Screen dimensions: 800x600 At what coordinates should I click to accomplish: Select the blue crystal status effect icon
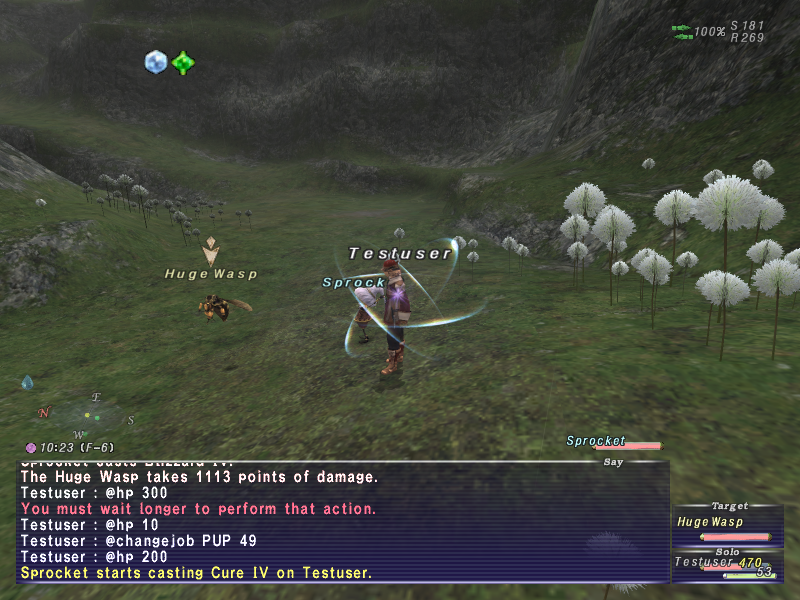tap(155, 62)
